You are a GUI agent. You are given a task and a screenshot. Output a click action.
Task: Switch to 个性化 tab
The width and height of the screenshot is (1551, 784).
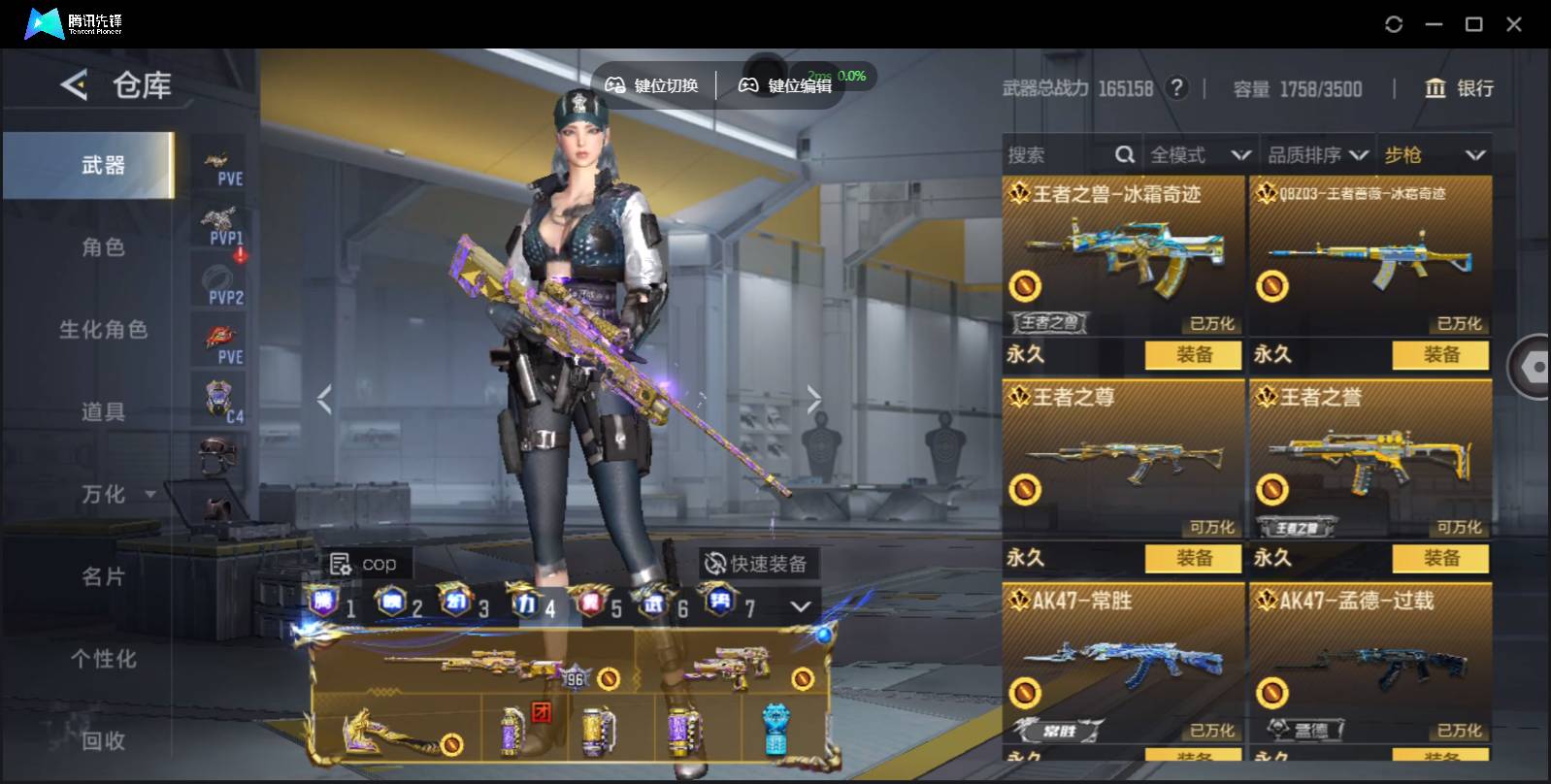coord(103,659)
